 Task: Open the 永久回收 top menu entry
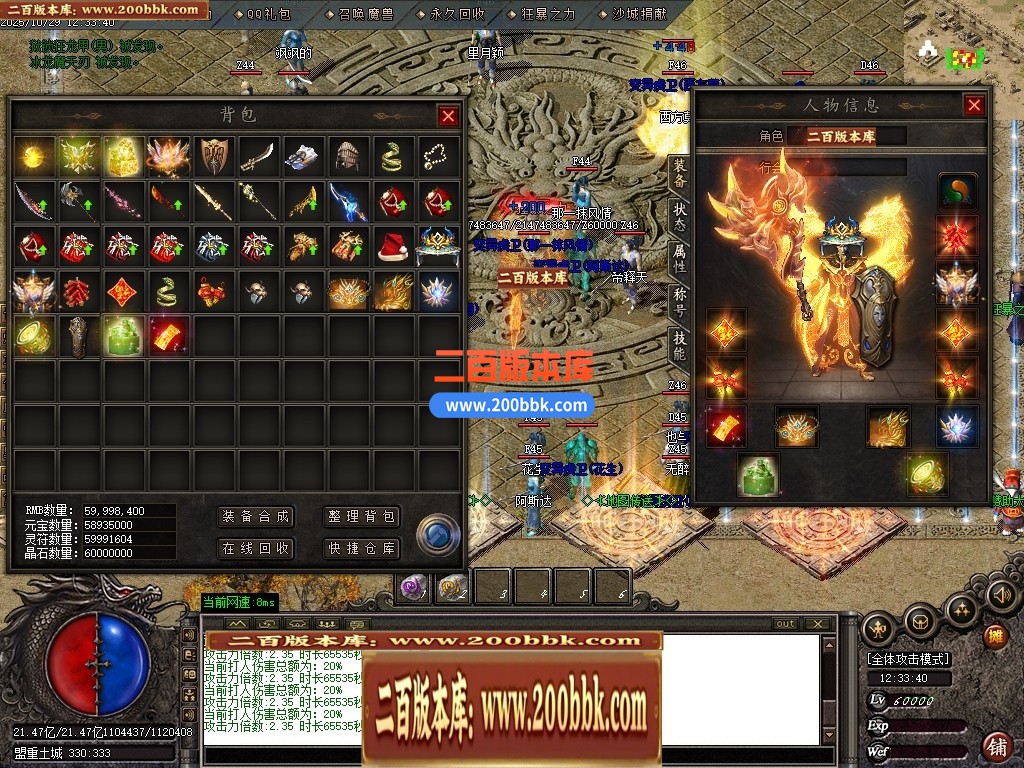click(457, 14)
